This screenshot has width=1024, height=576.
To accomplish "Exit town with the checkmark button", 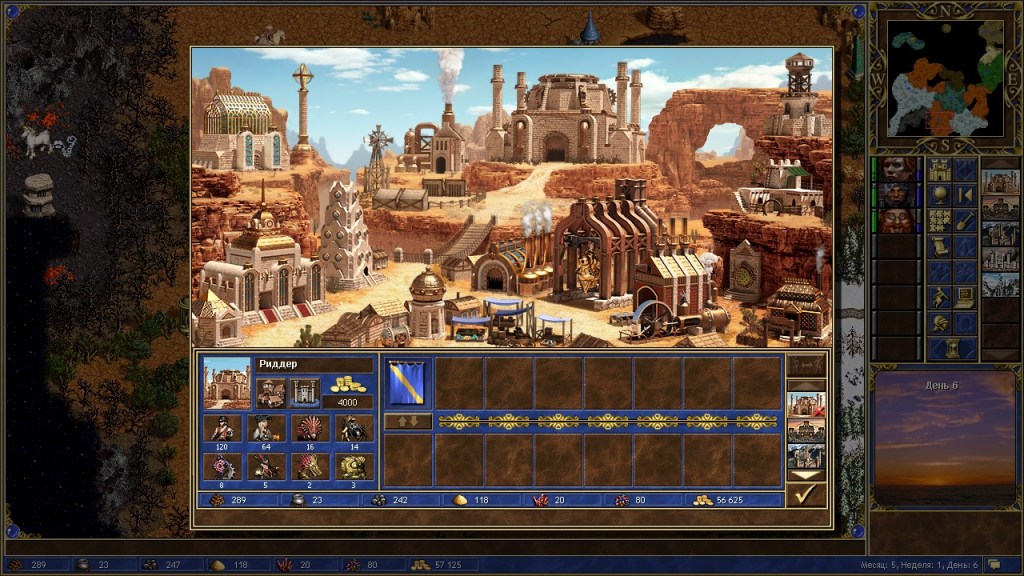I will [805, 494].
